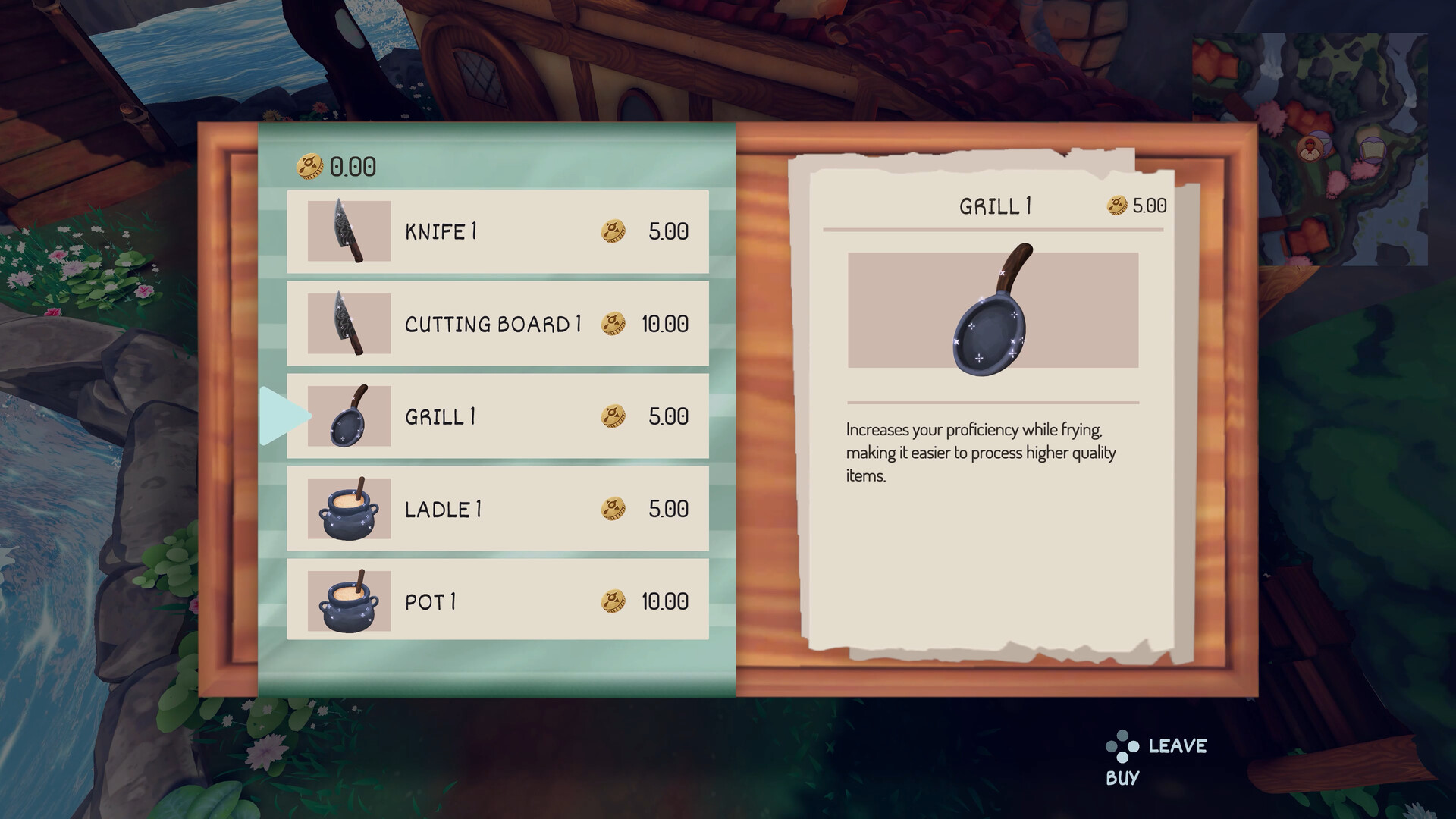This screenshot has height=819, width=1456.
Task: Click the Buy button
Action: [x=1122, y=776]
